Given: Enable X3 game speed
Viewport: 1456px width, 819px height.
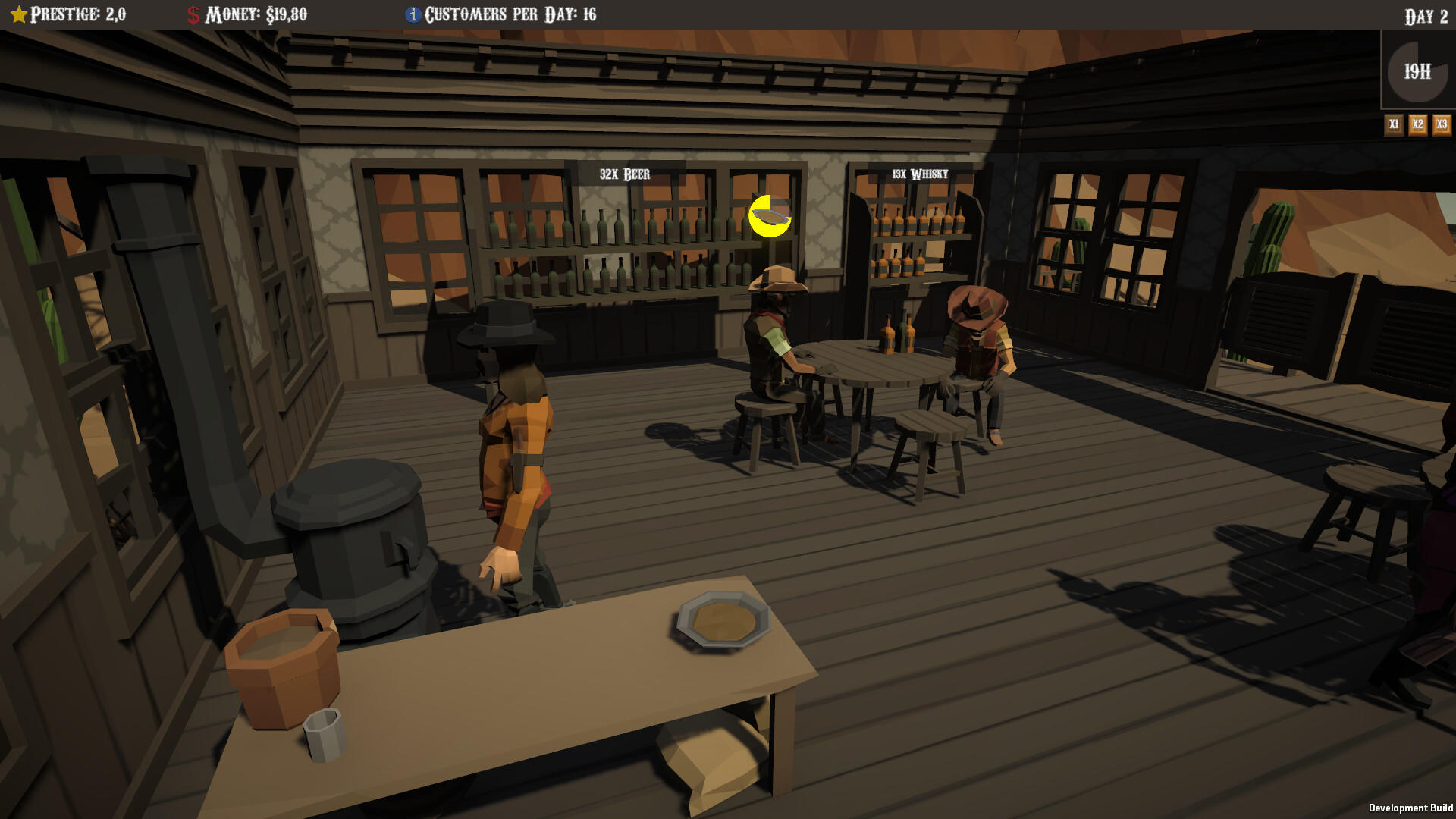Looking at the screenshot, I should 1441,124.
